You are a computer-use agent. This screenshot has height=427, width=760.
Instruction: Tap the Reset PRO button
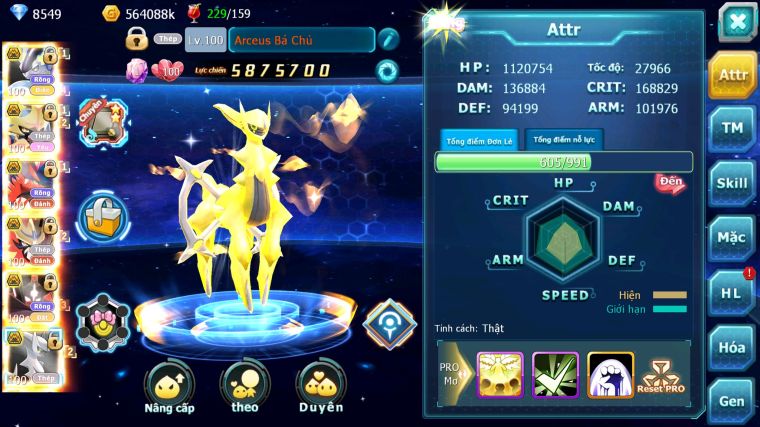(x=662, y=375)
